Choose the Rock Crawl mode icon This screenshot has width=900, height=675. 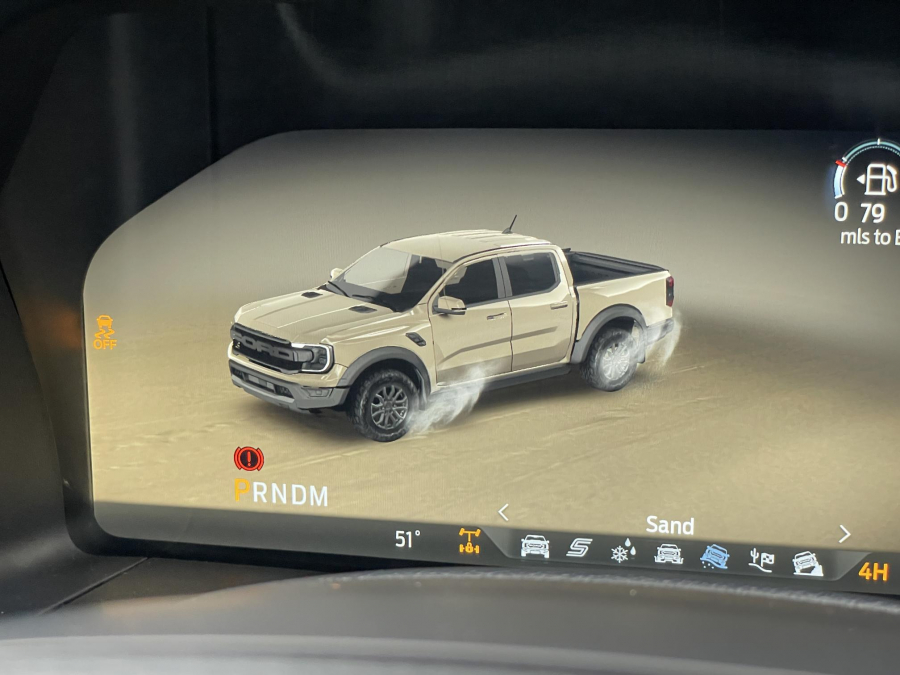click(807, 564)
